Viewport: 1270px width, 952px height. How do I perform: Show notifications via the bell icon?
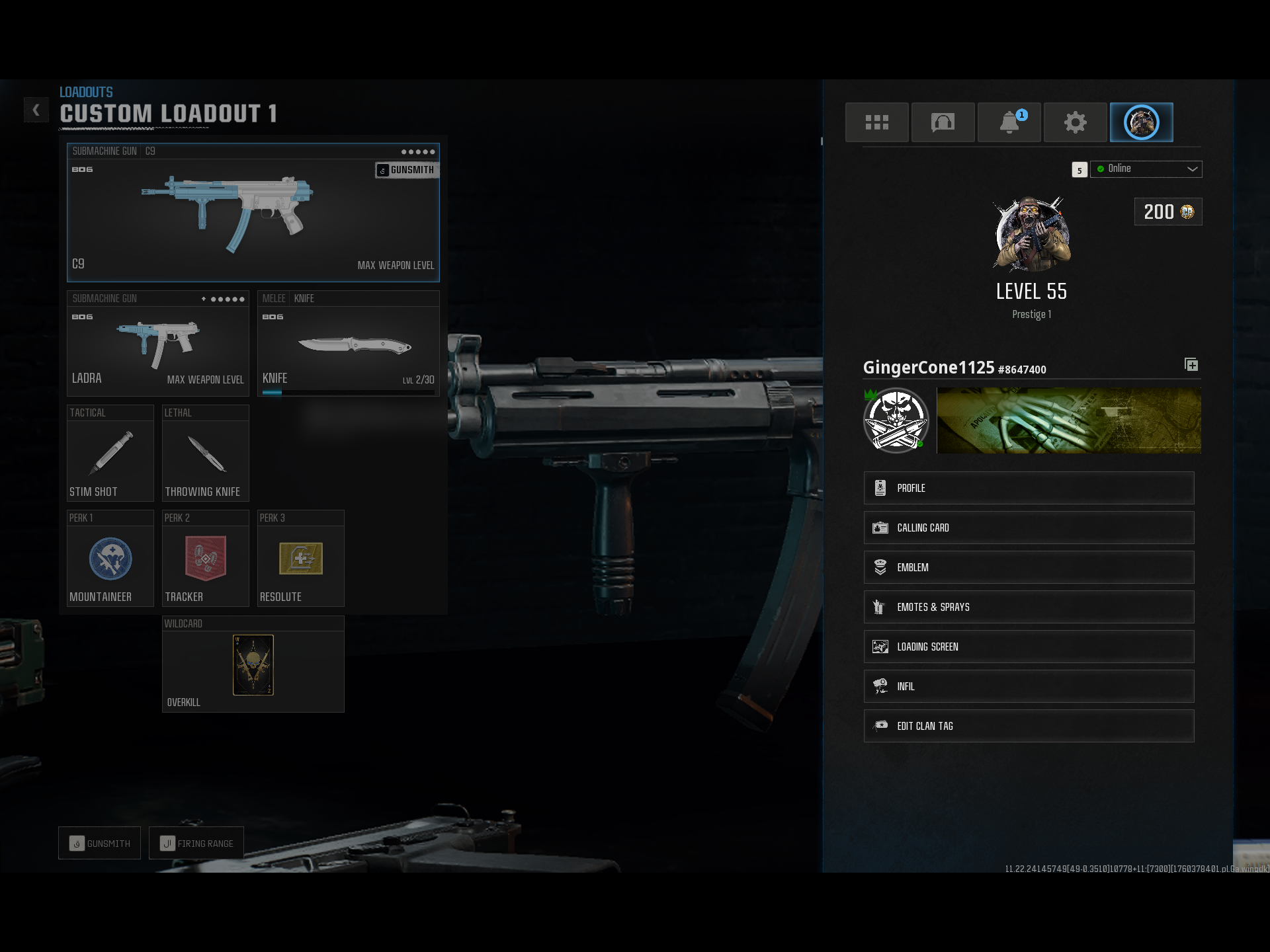click(1009, 122)
